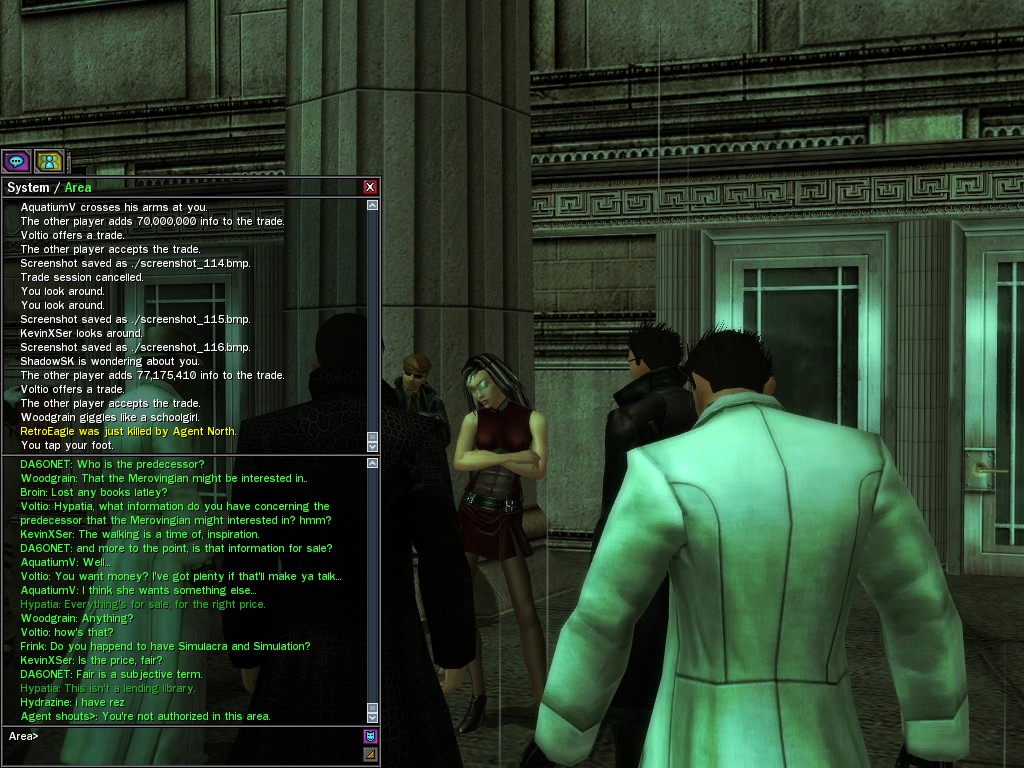Open the emote mask icon beside chat input
The width and height of the screenshot is (1024, 768).
(x=370, y=737)
